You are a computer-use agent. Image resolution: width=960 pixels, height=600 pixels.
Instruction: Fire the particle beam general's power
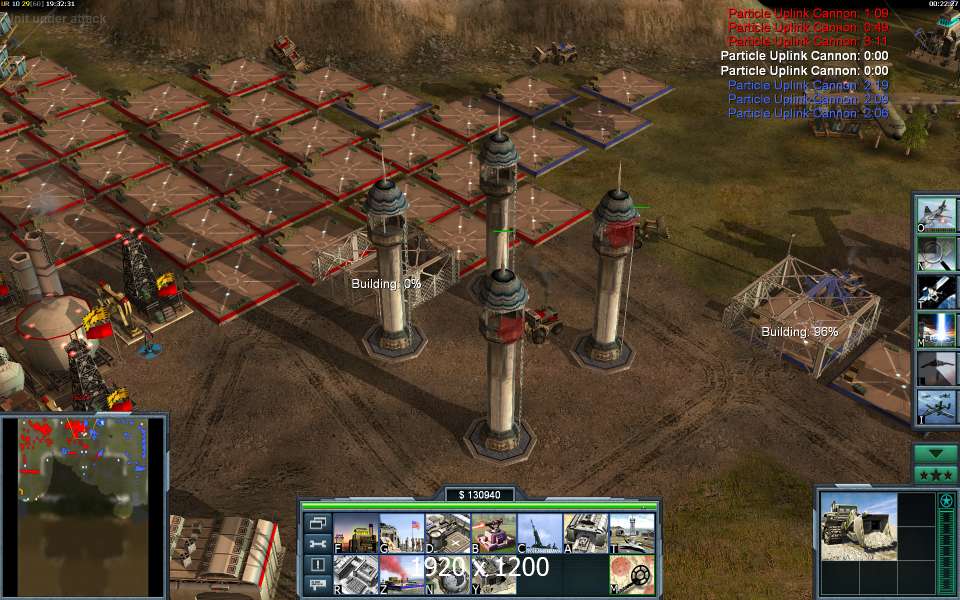(936, 329)
